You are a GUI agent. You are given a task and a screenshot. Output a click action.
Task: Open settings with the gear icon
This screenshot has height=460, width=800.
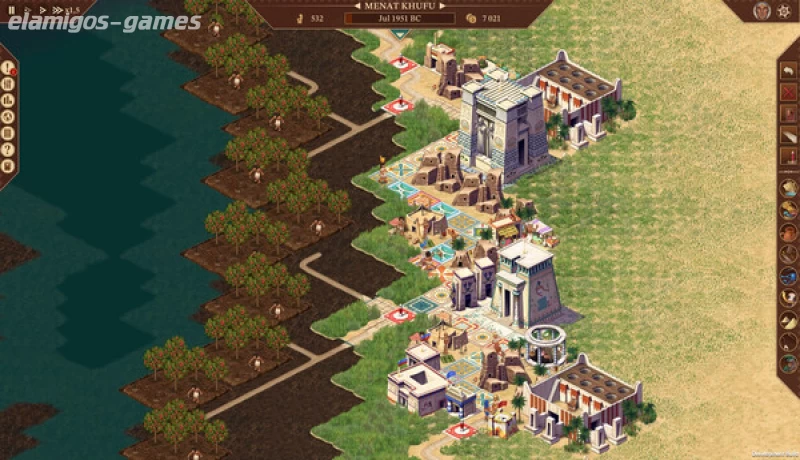(x=786, y=10)
